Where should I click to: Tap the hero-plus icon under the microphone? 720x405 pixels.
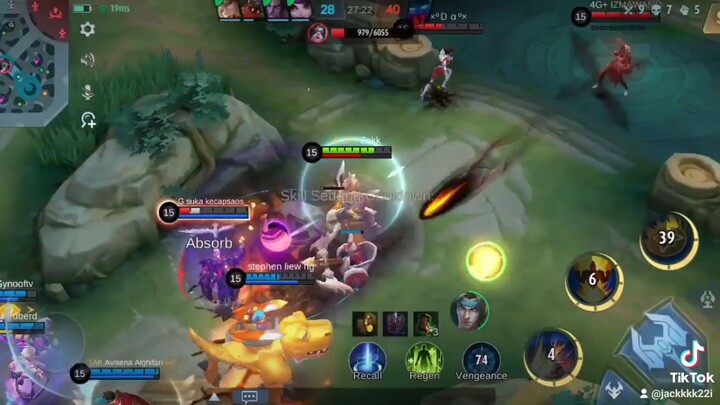pyautogui.click(x=88, y=120)
